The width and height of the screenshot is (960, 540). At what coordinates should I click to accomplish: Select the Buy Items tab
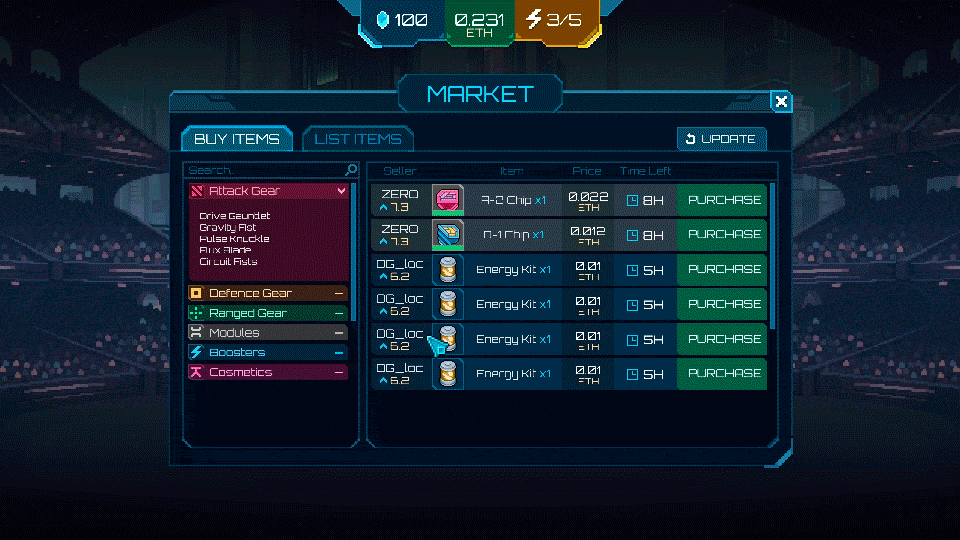tap(237, 139)
